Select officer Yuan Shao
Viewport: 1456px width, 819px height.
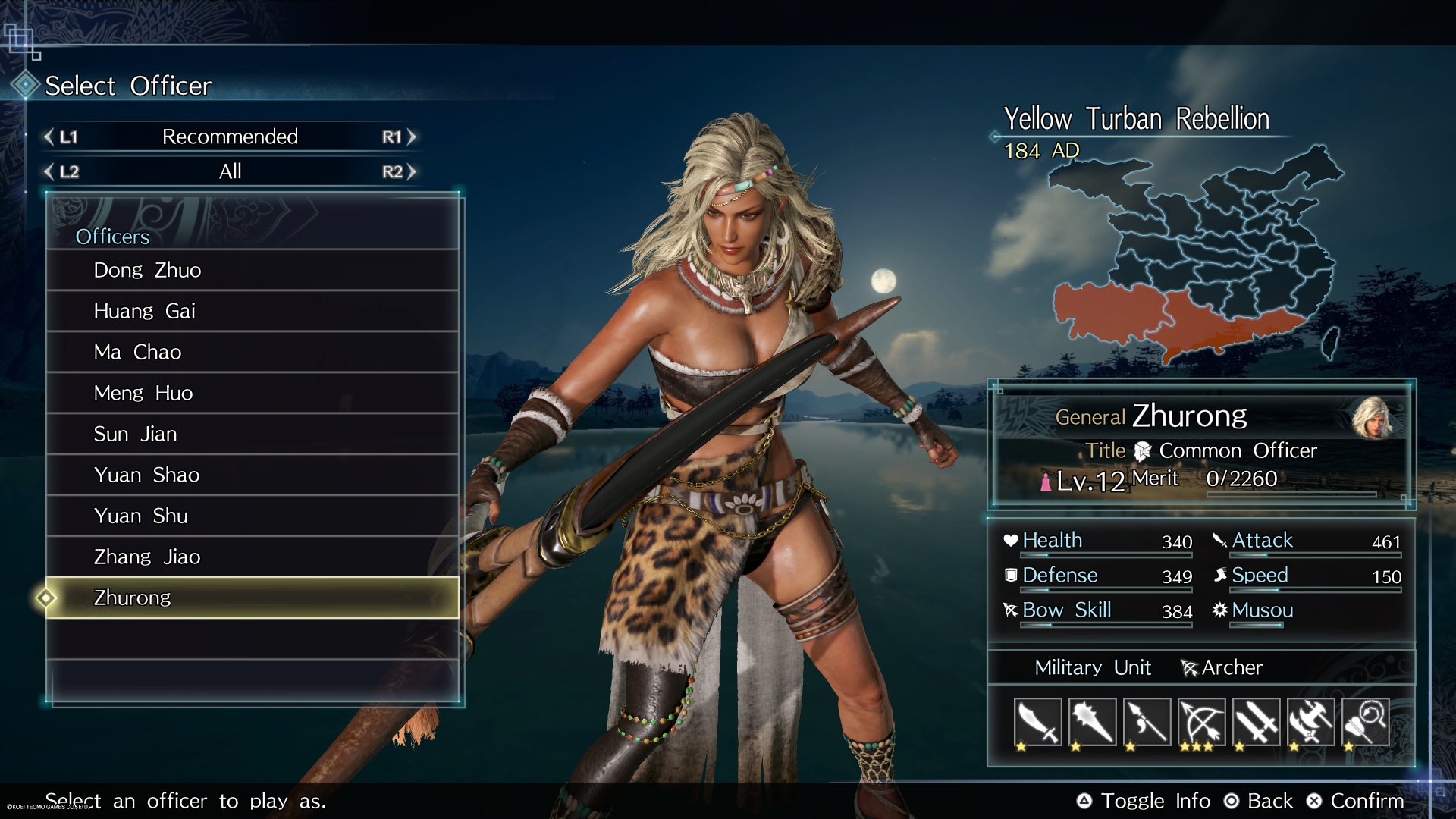click(x=252, y=475)
